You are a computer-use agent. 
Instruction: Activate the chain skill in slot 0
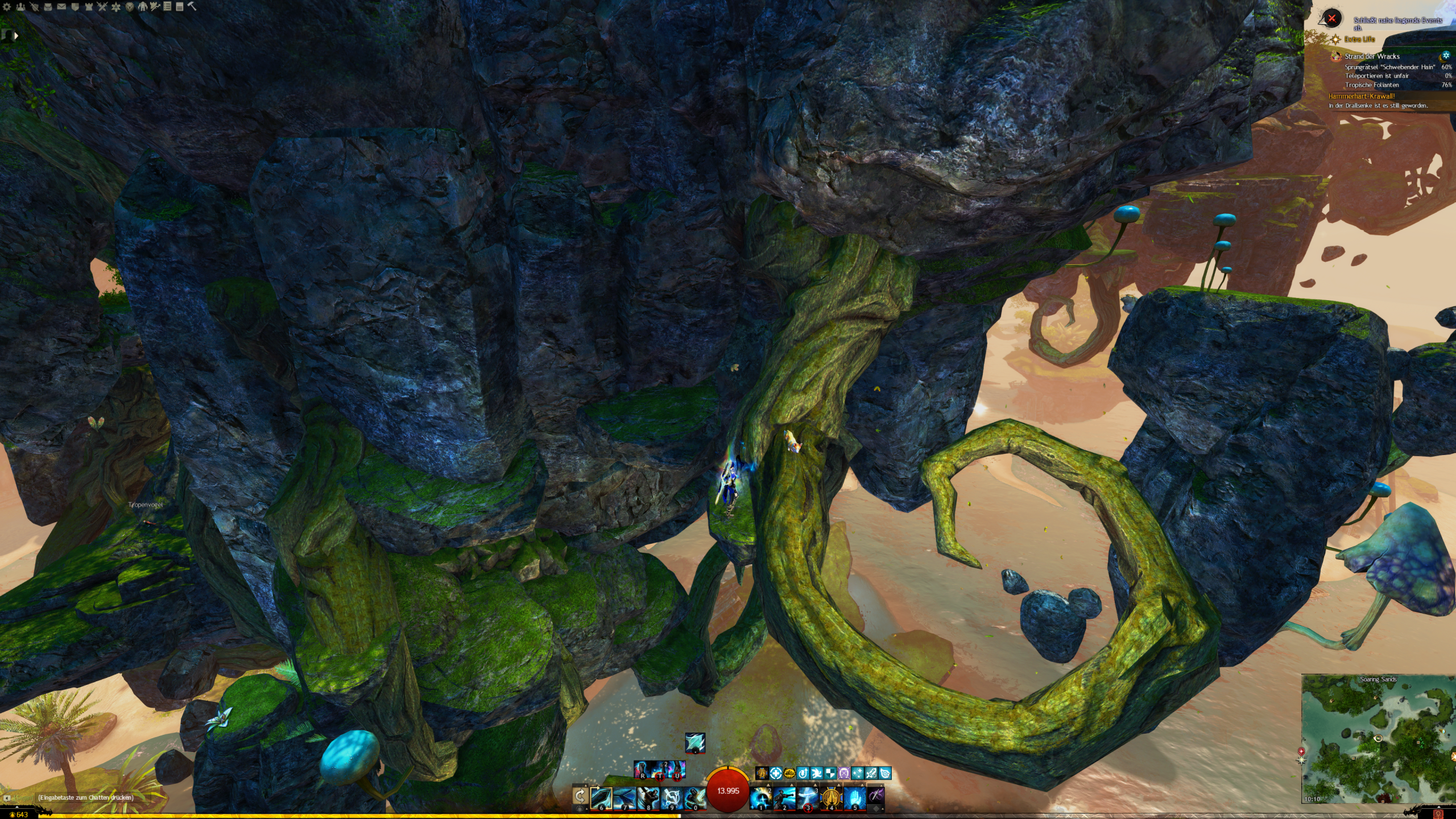(x=694, y=798)
